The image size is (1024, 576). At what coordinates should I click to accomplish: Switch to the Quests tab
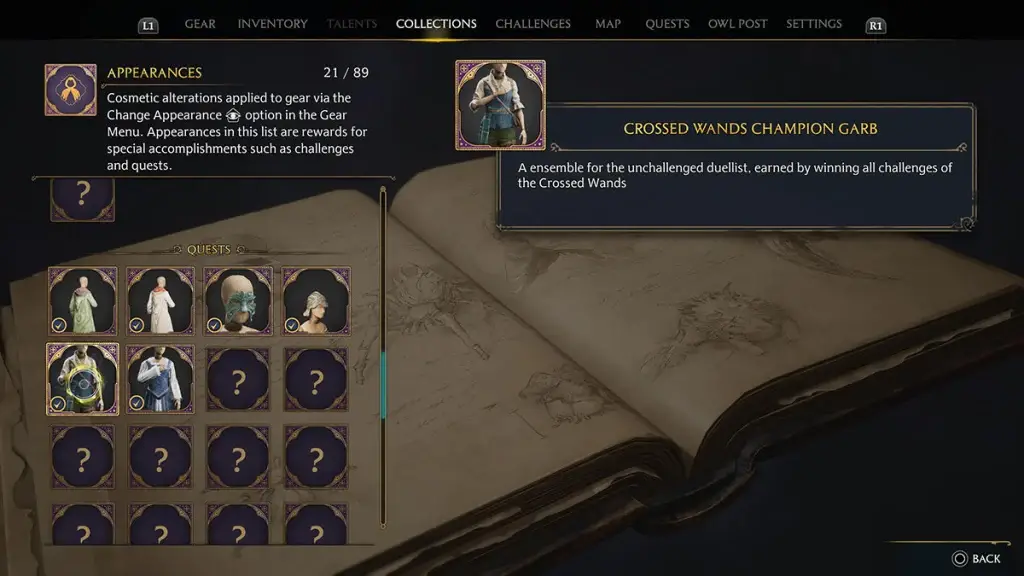point(667,24)
